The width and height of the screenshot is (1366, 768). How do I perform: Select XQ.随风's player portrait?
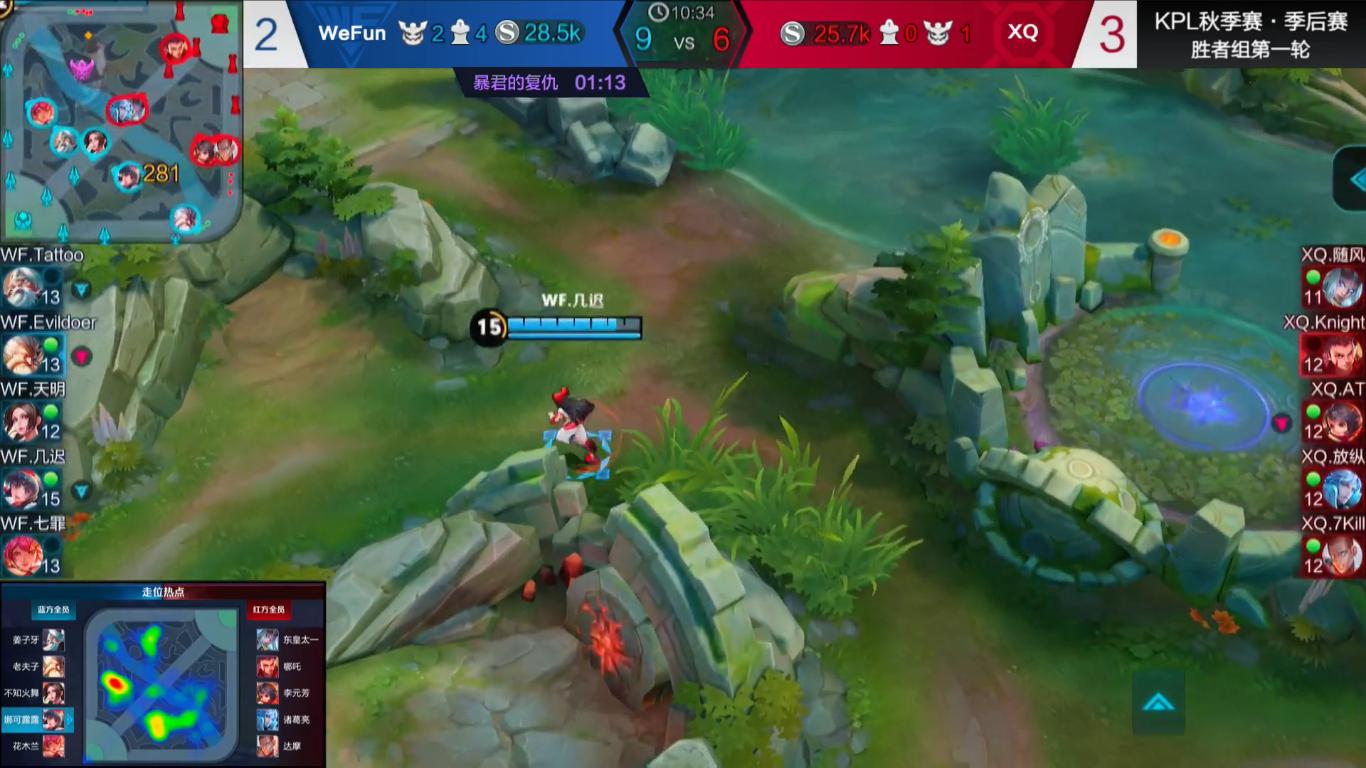tap(1342, 288)
